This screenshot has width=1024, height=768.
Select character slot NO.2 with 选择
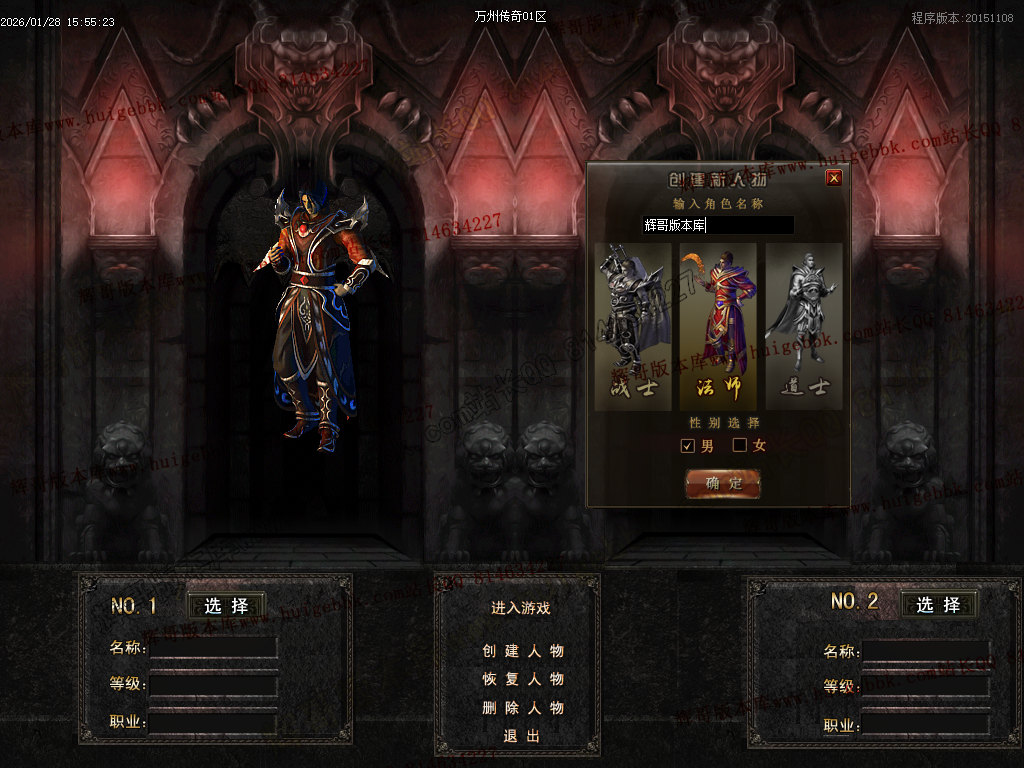pyautogui.click(x=938, y=604)
